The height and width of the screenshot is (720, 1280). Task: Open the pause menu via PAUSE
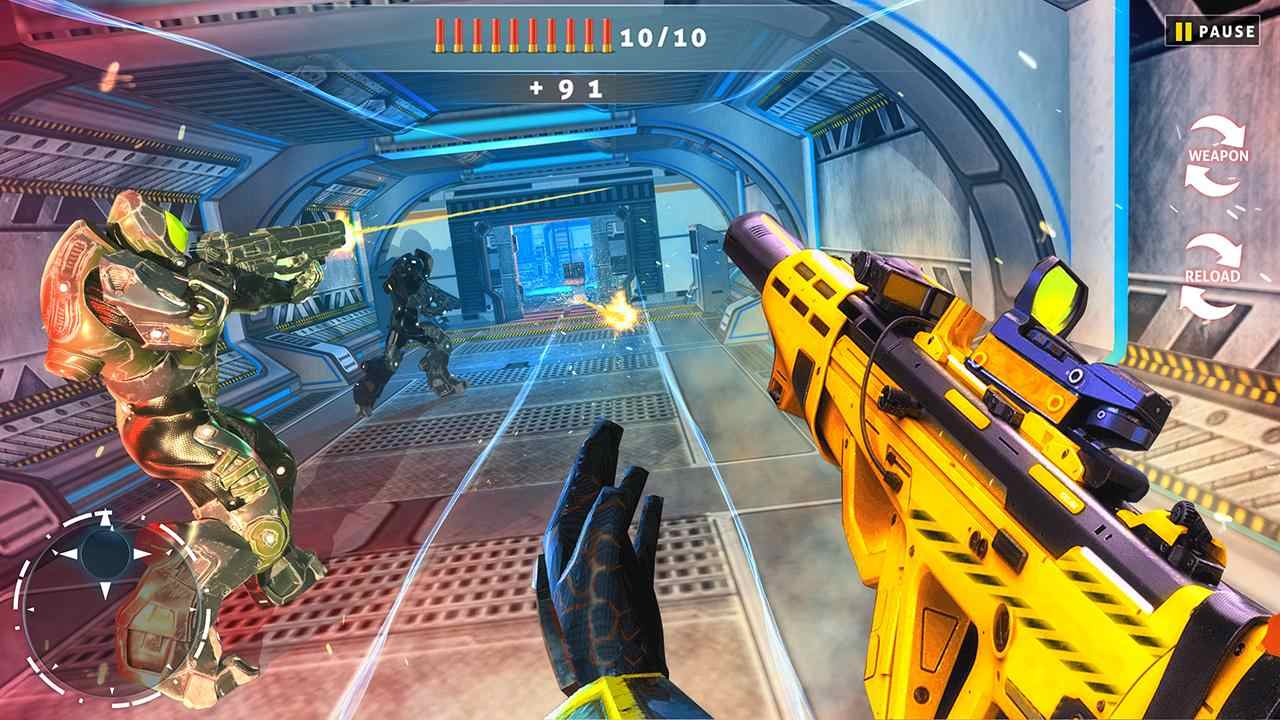click(1213, 33)
